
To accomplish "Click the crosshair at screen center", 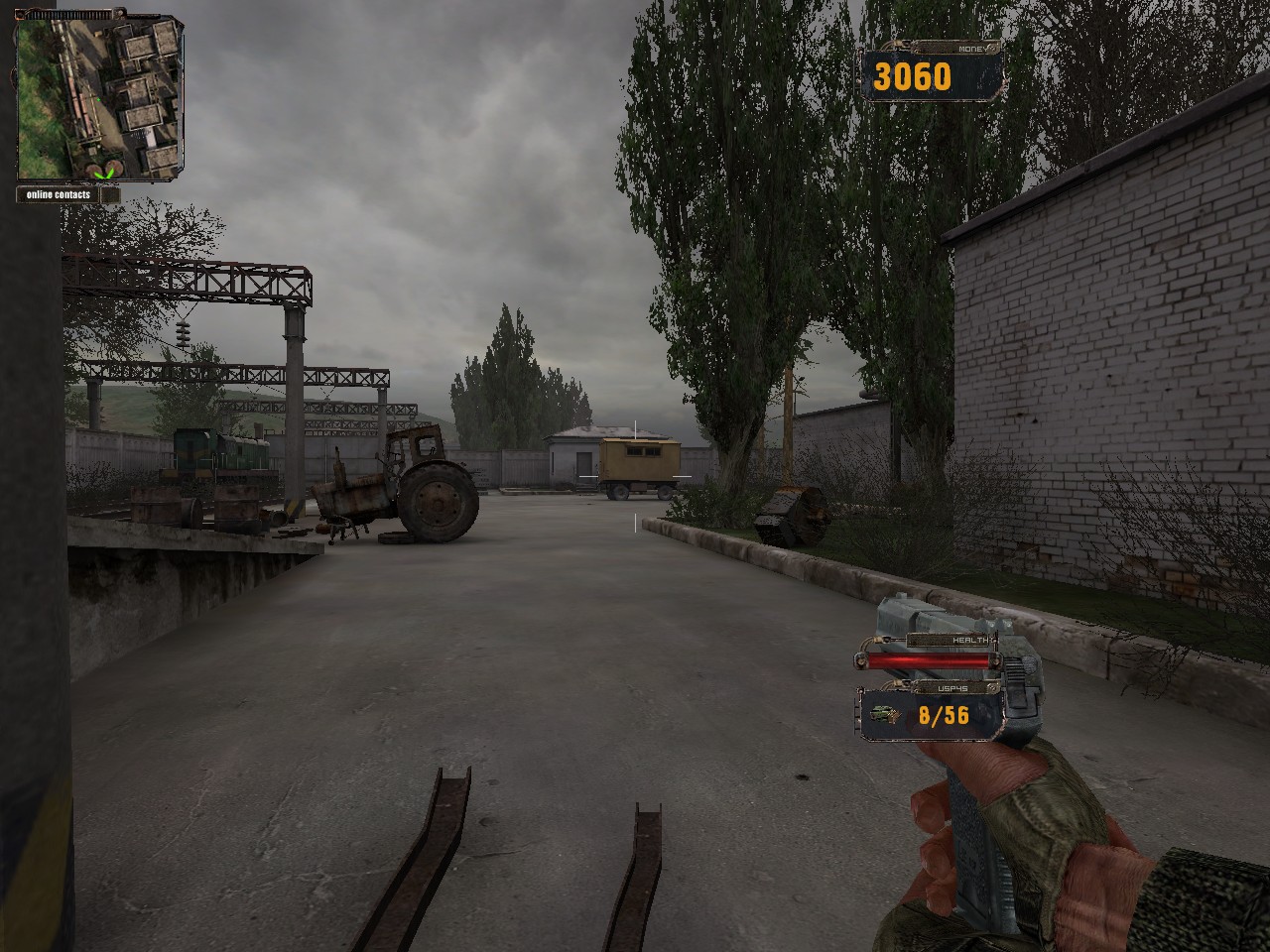I will pos(635,476).
